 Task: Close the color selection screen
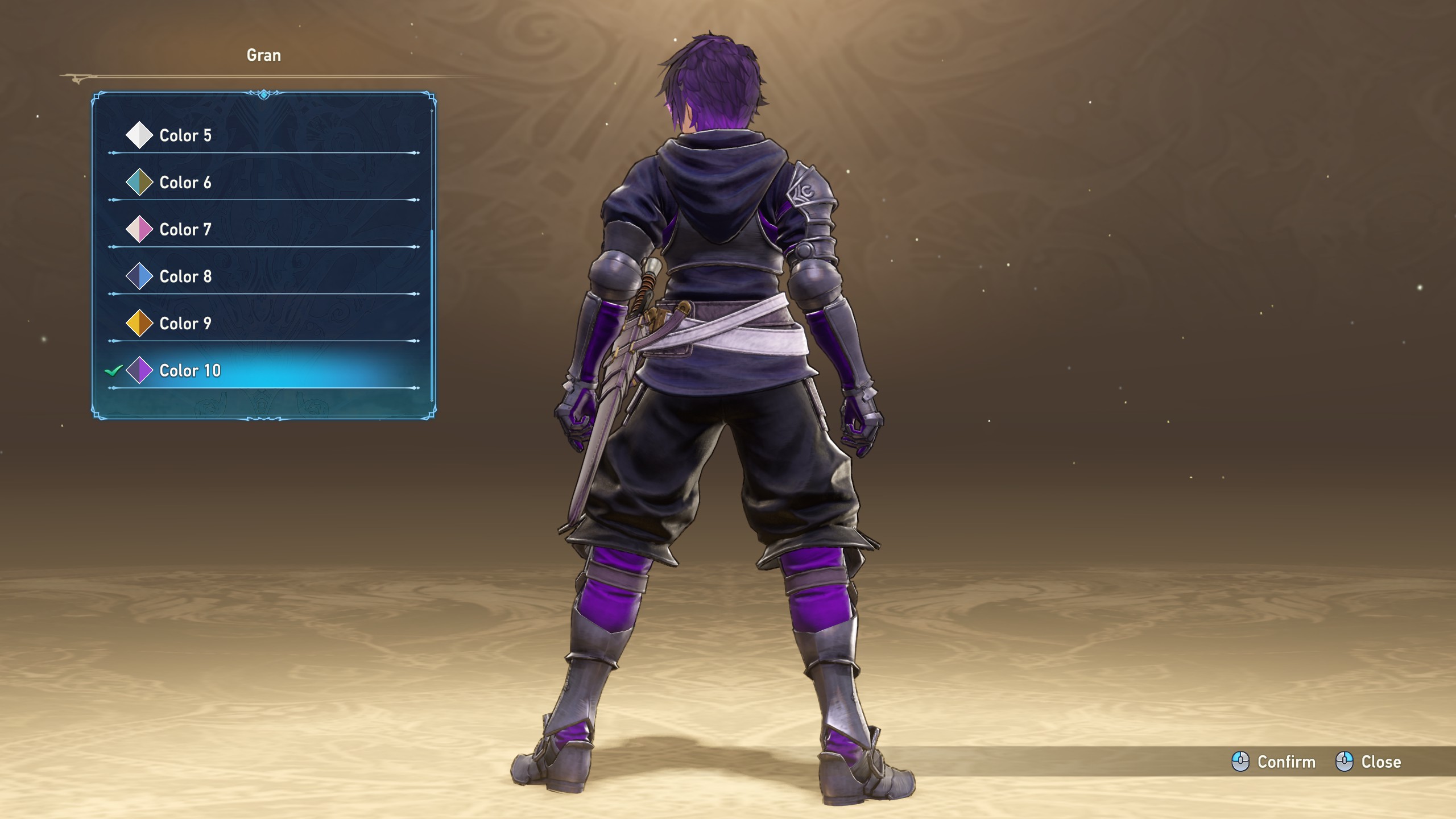(x=1368, y=762)
